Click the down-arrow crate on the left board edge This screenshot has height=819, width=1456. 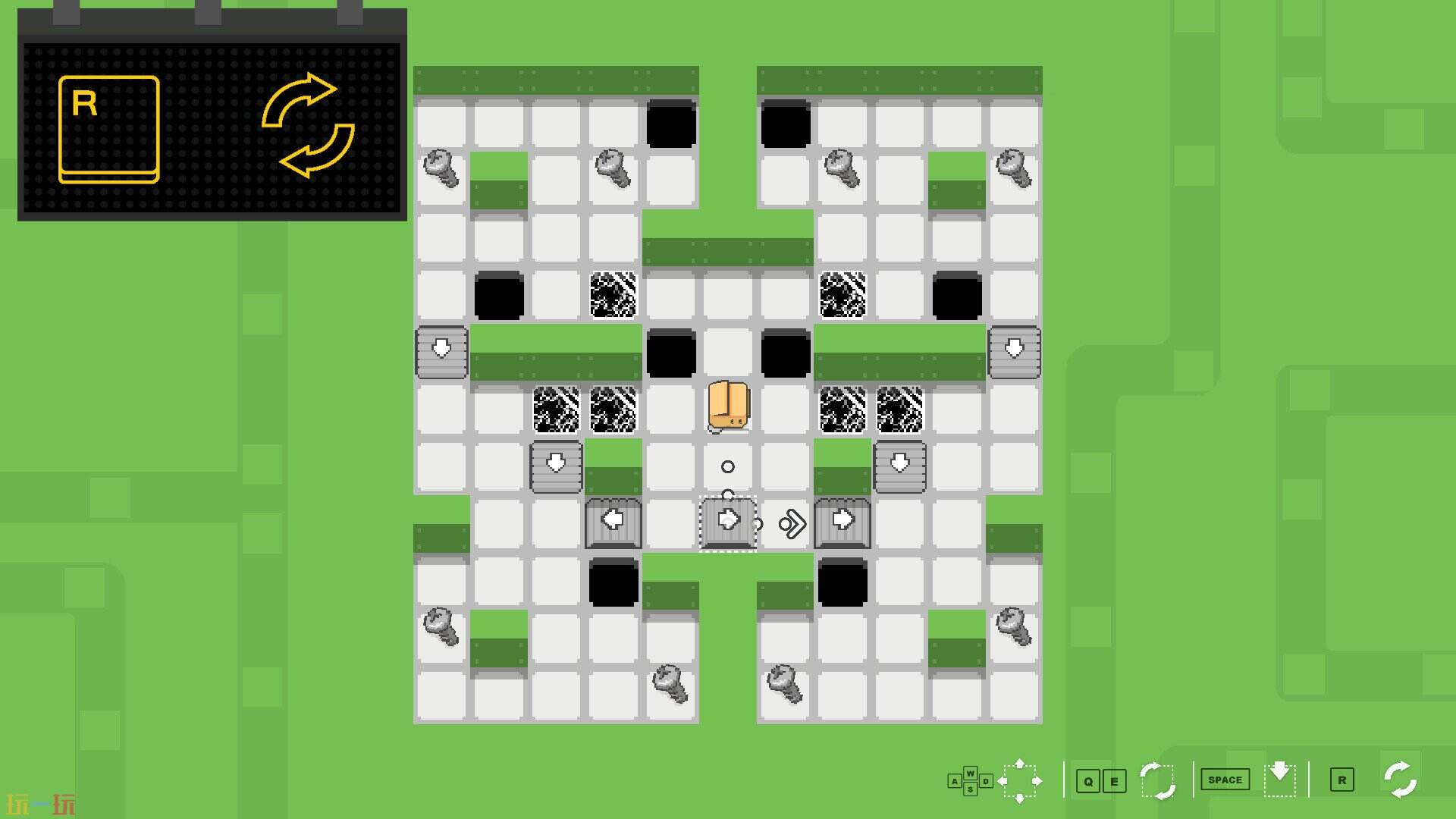pyautogui.click(x=441, y=350)
